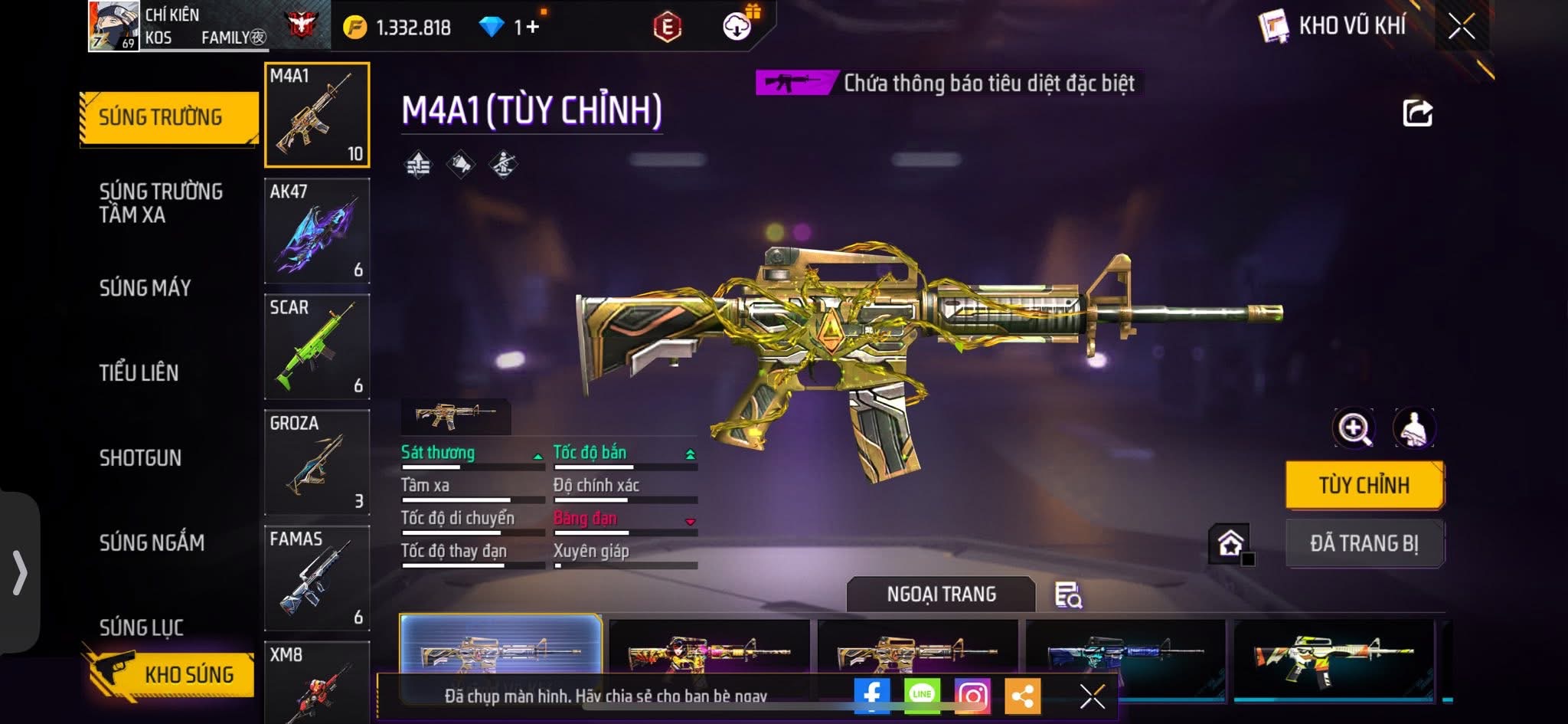Switch to the Súng Trường Tầm Xa category
This screenshot has height=724, width=1568.
(x=161, y=203)
